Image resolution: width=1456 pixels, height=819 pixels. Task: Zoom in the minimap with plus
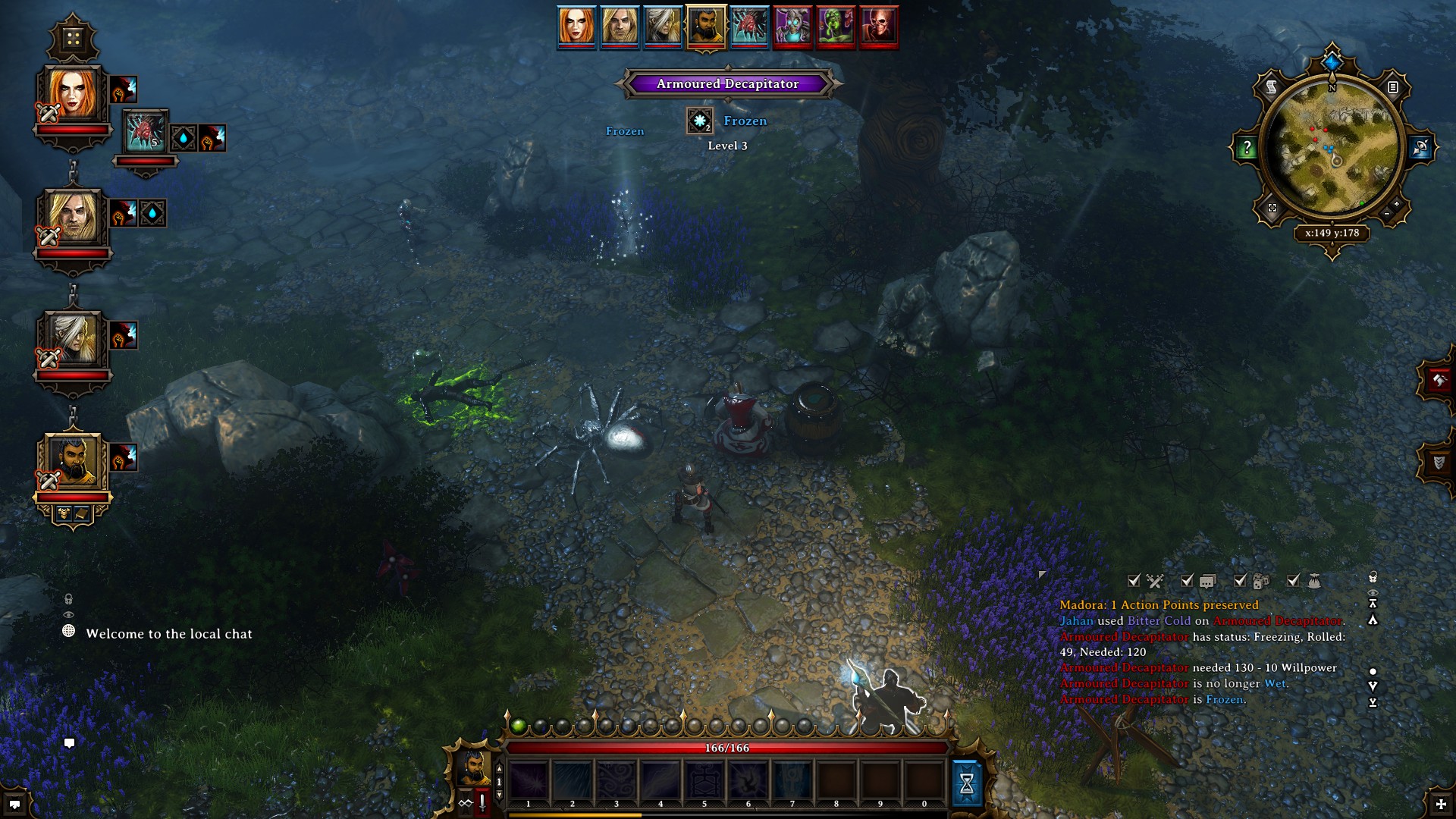coord(1397,204)
